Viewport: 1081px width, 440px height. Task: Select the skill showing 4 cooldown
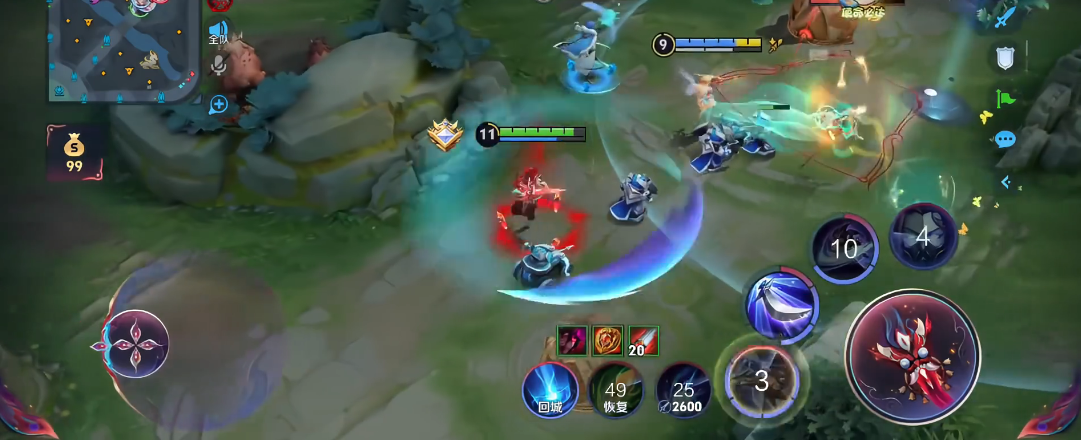tap(923, 237)
